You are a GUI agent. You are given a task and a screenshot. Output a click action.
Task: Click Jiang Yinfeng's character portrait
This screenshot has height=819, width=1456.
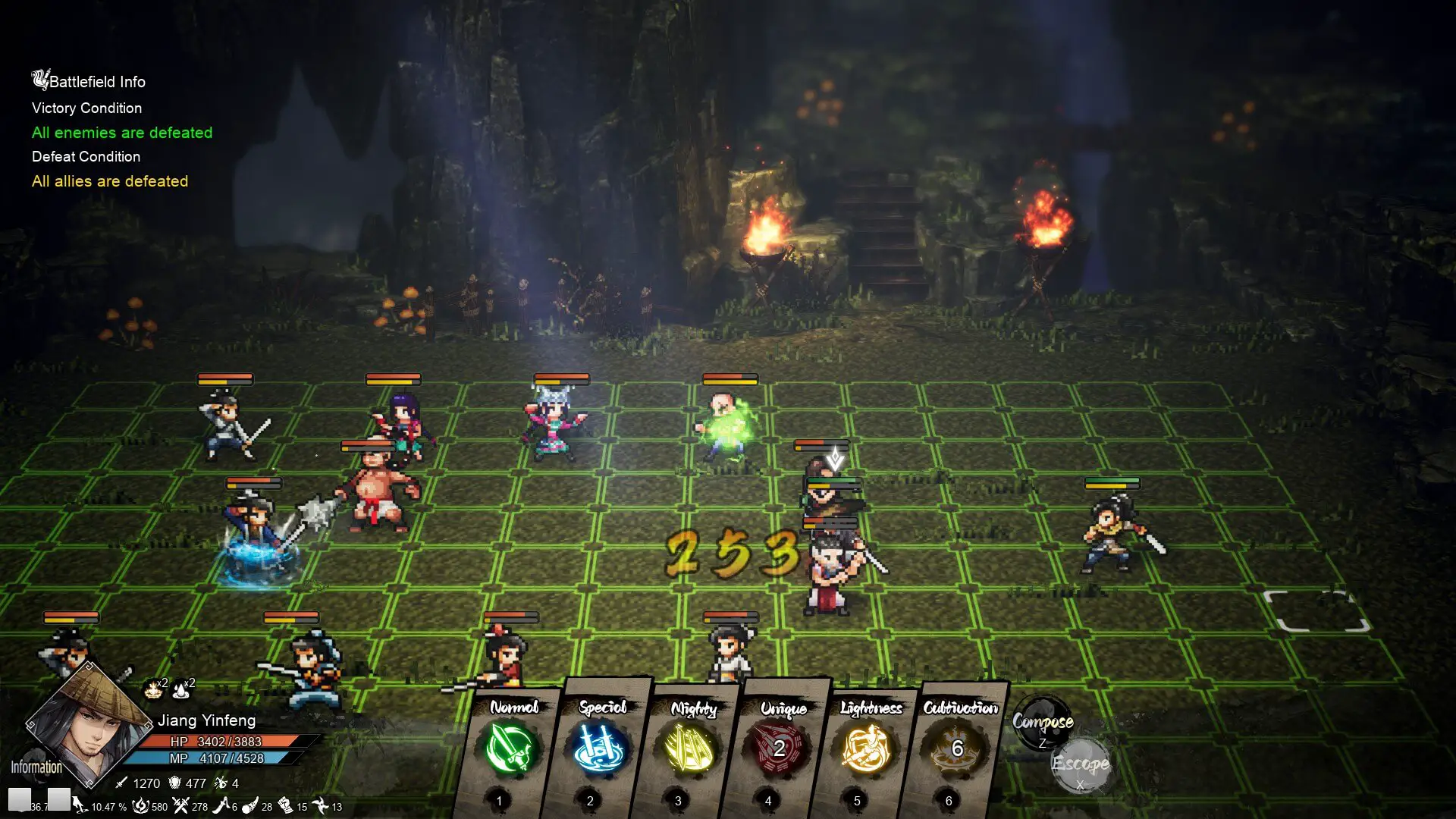coord(87,726)
